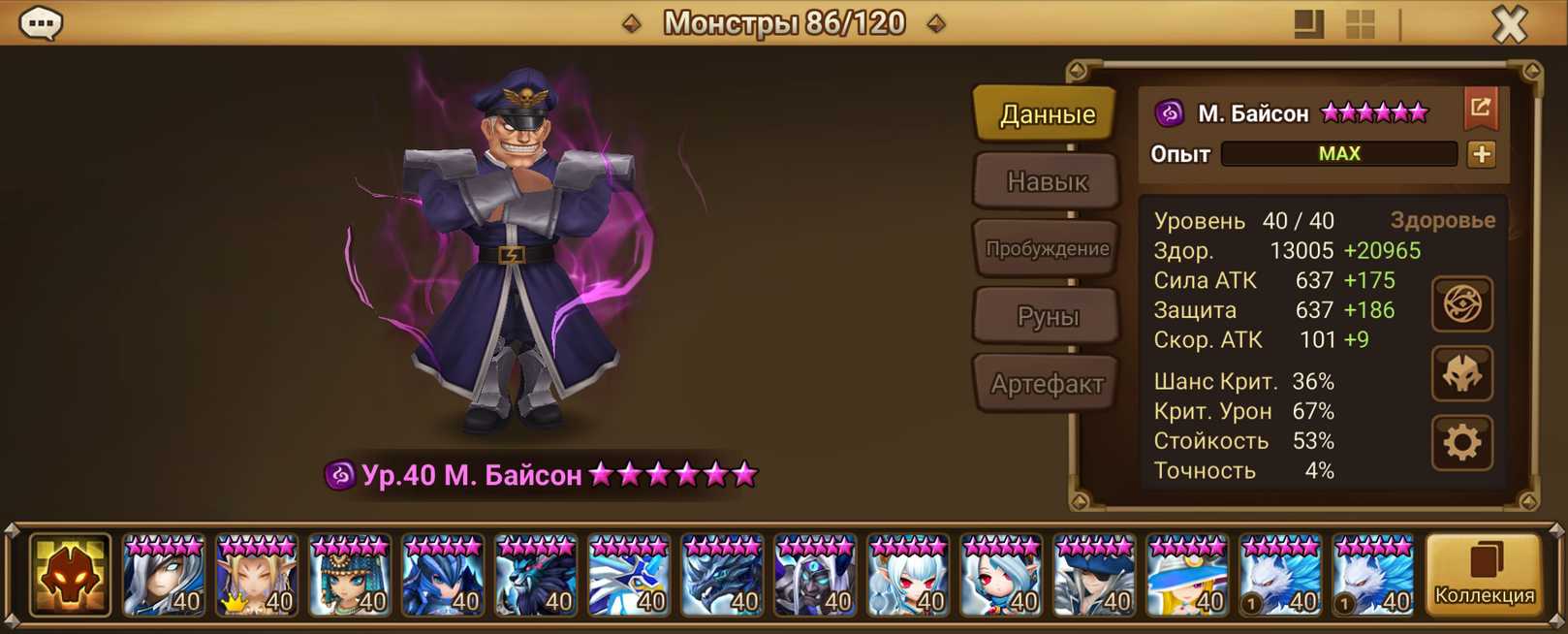
Task: Share M. Байсон with the red export icon
Action: click(1480, 109)
